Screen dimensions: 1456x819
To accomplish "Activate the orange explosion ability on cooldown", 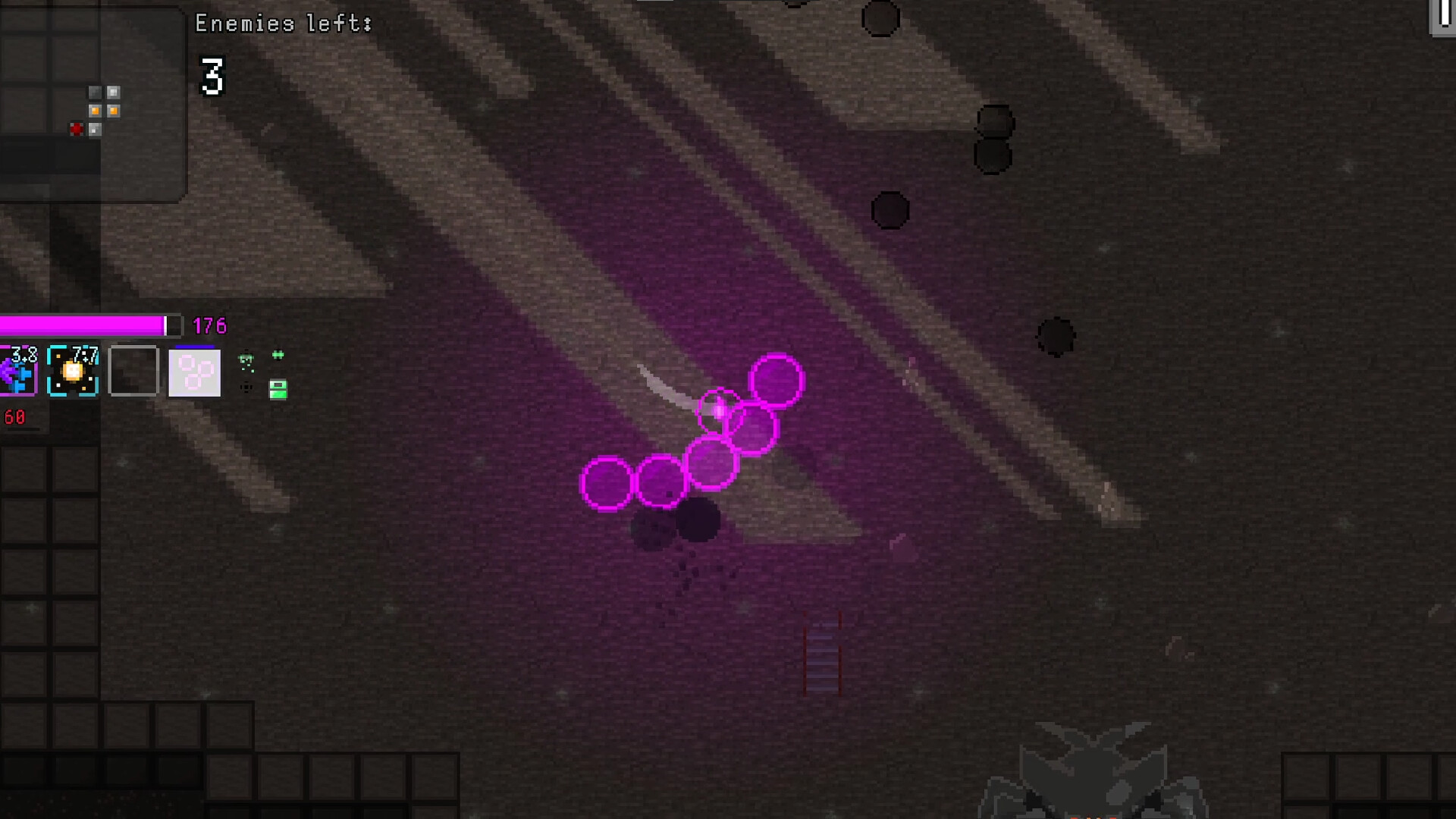I will [x=73, y=372].
